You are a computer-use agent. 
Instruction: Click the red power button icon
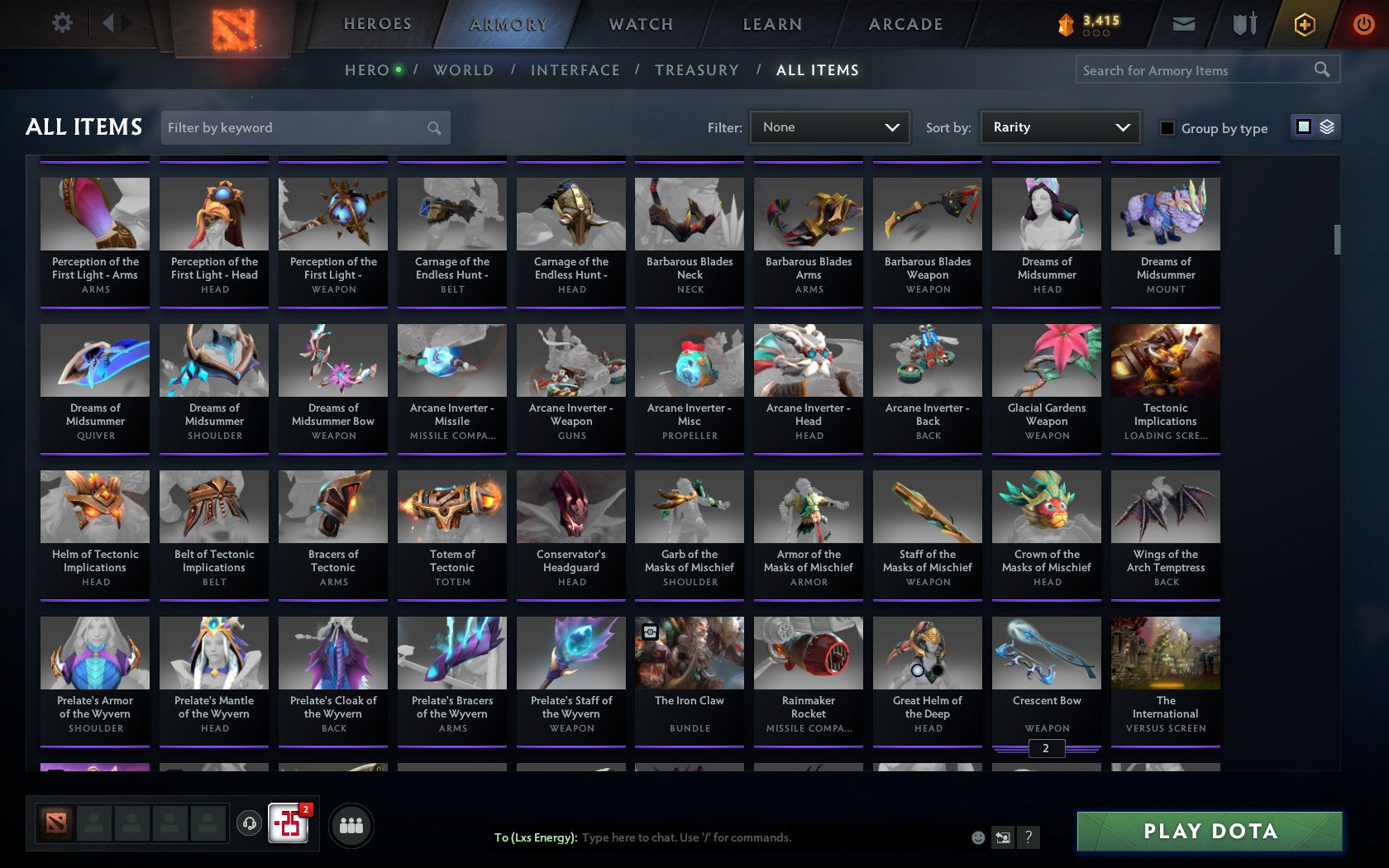pyautogui.click(x=1364, y=22)
